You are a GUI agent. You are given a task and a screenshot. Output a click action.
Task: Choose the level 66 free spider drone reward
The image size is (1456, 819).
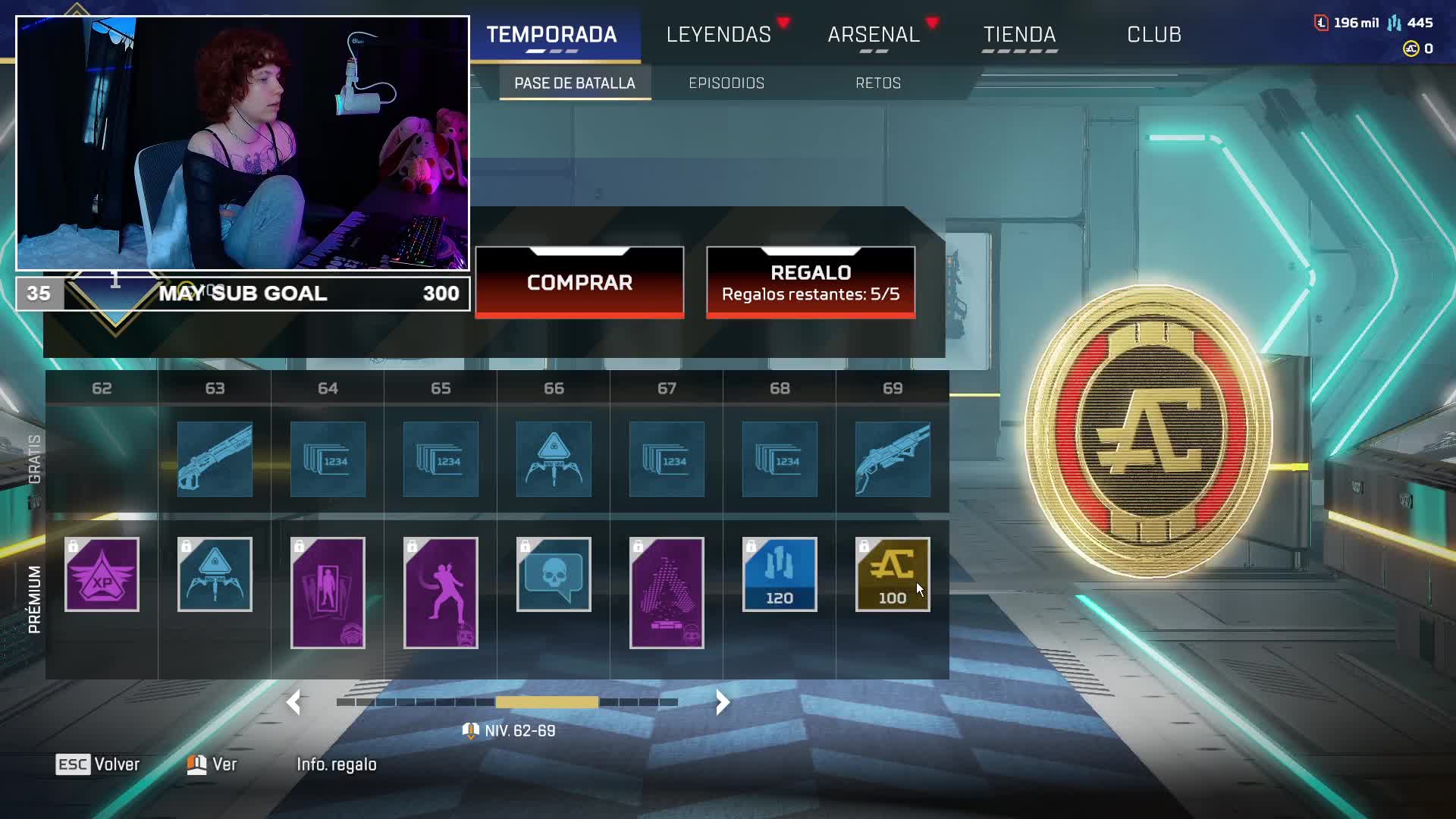pyautogui.click(x=554, y=460)
